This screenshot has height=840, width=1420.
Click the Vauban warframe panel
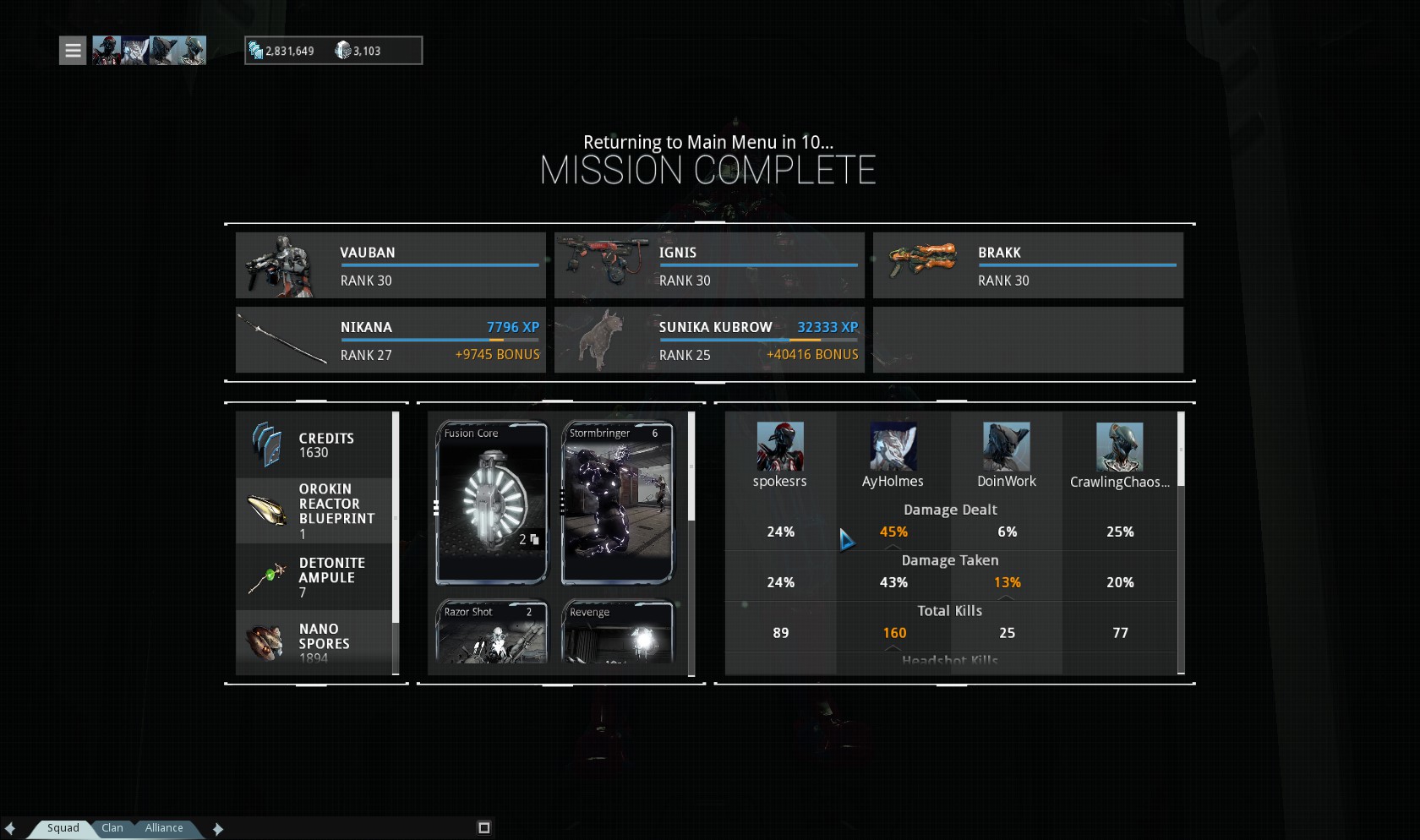pos(390,265)
